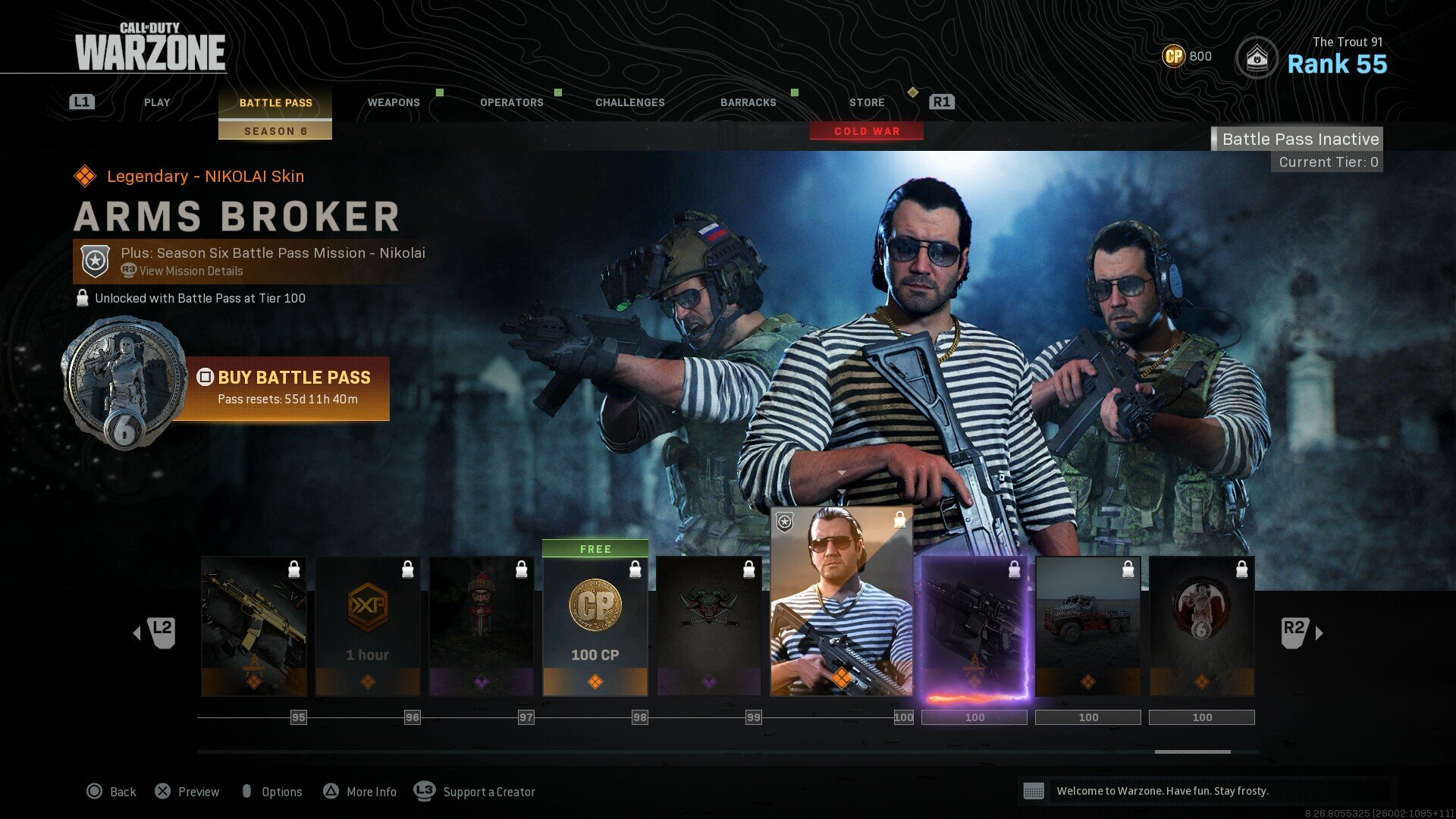The width and height of the screenshot is (1456, 819).
Task: Switch to the Weapons tab
Action: point(394,102)
